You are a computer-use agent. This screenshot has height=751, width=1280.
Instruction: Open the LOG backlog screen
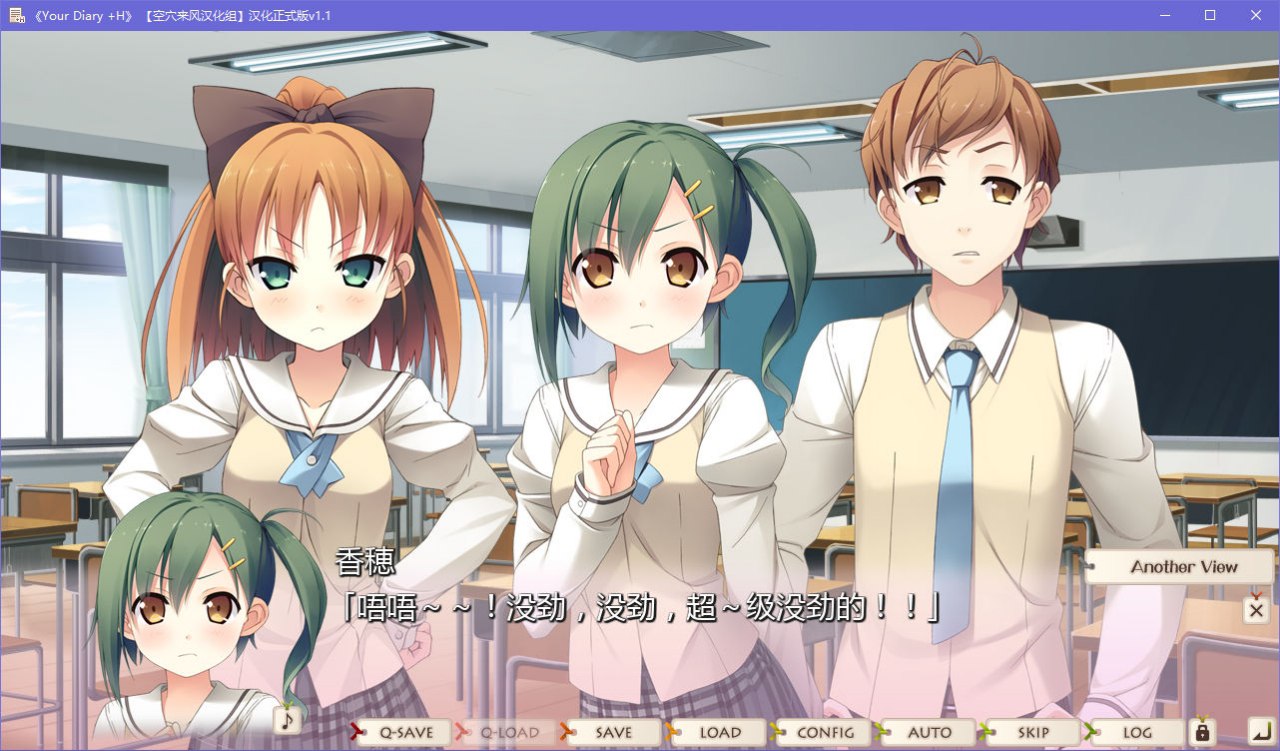point(1135,732)
